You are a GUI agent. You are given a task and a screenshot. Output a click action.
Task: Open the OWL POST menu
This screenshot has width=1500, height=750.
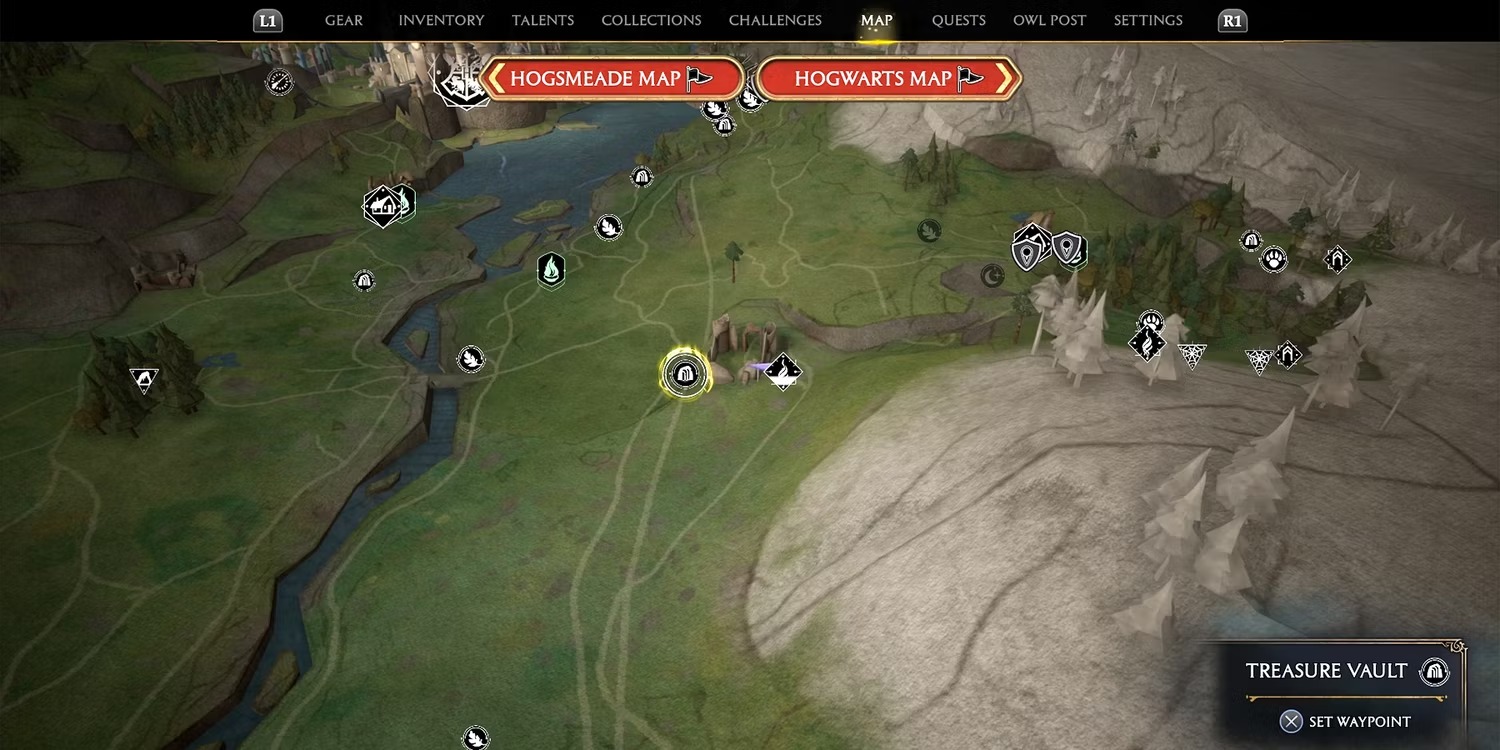[1049, 20]
